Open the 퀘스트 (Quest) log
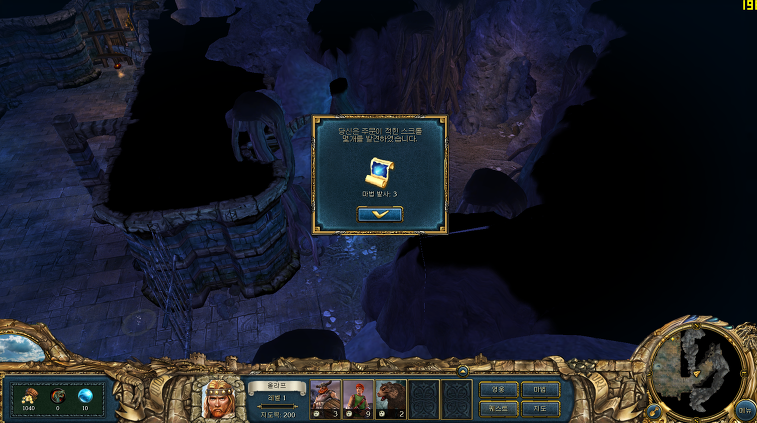757x423 pixels. (498, 408)
